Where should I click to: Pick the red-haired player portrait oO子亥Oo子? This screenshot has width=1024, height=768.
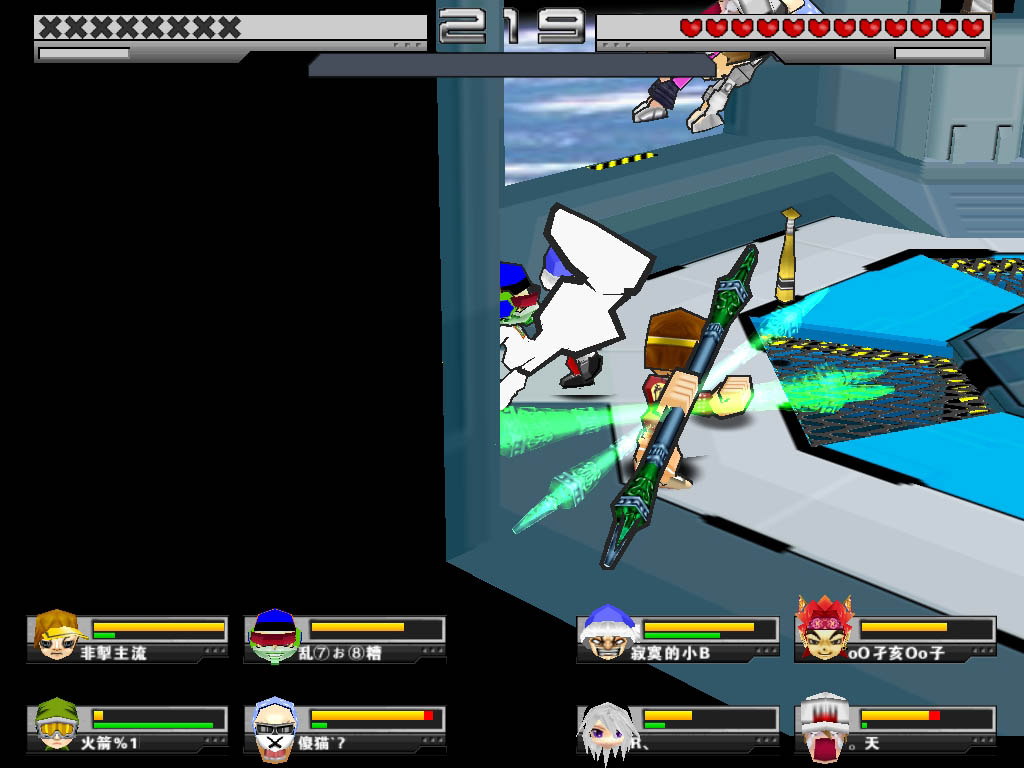823,631
